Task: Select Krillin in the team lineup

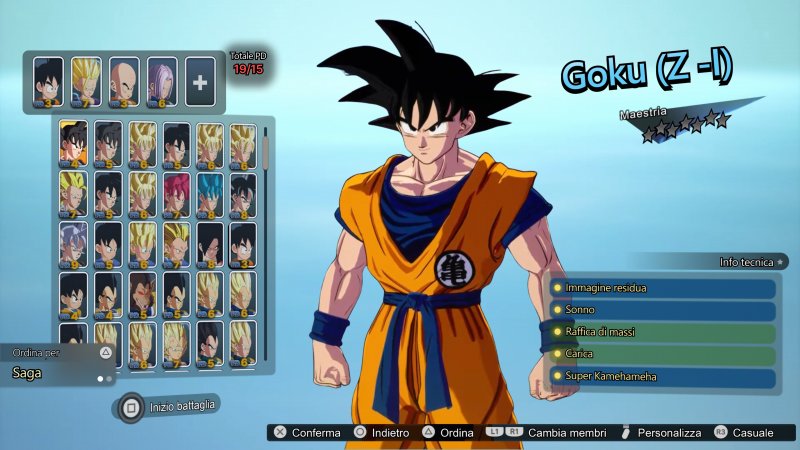Action: (124, 81)
